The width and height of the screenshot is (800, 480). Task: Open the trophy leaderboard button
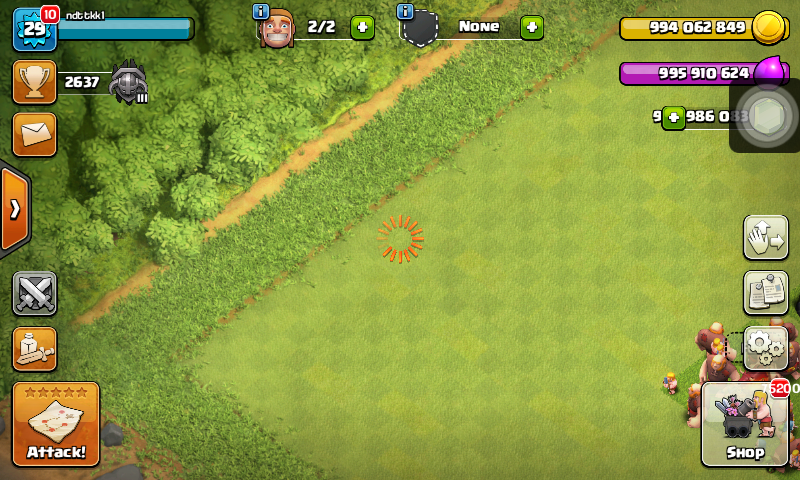tap(34, 82)
